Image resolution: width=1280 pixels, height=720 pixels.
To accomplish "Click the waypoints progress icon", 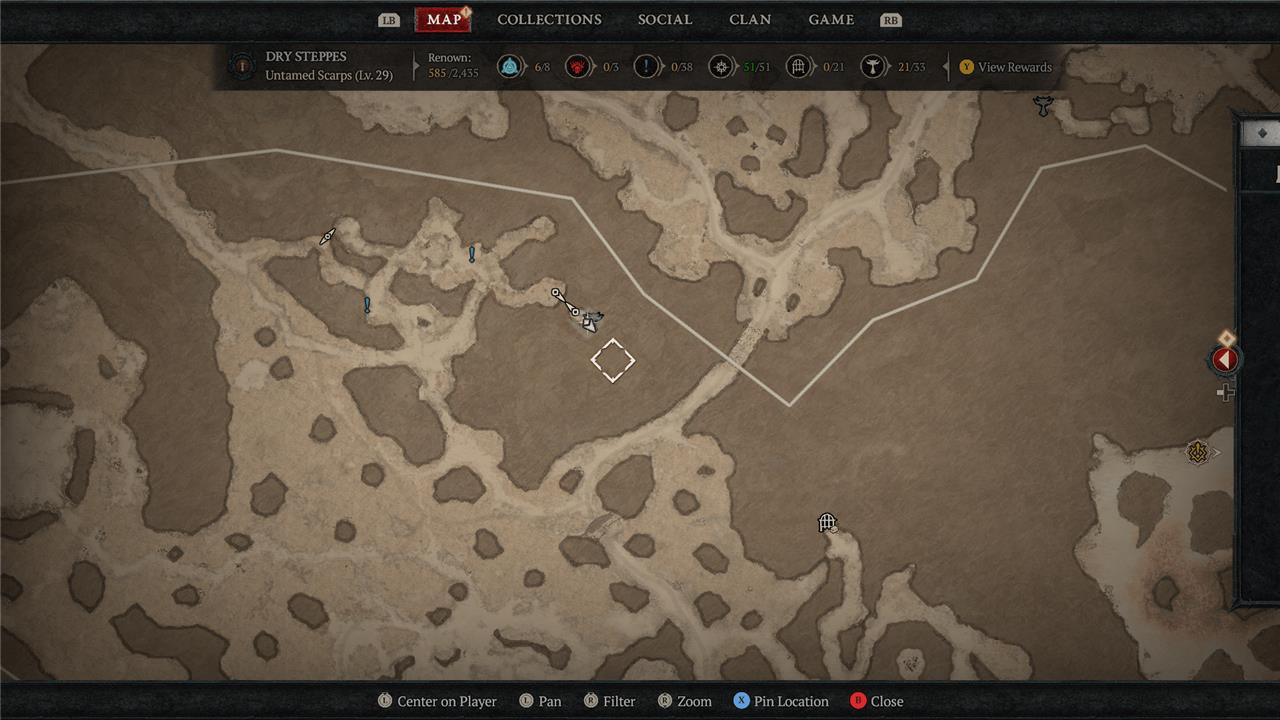I will pyautogui.click(x=512, y=67).
